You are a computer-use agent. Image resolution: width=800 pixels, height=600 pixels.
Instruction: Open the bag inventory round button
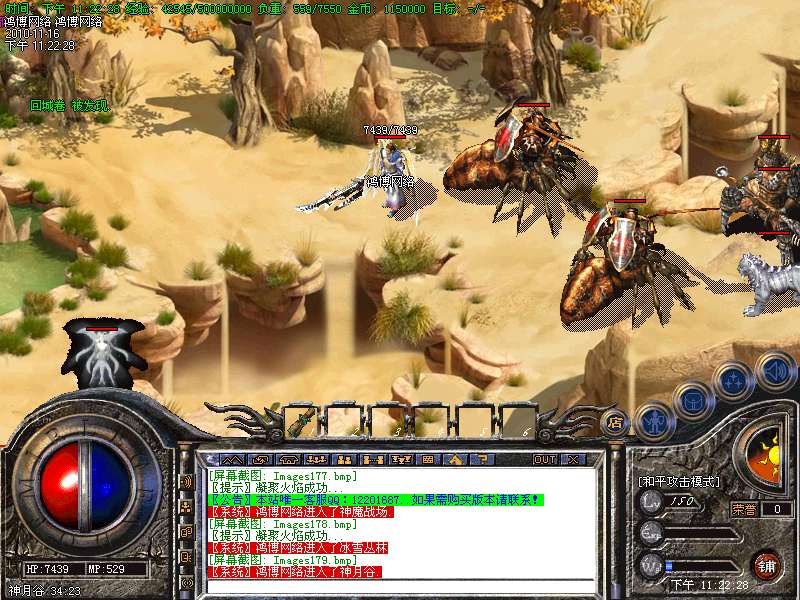[692, 401]
